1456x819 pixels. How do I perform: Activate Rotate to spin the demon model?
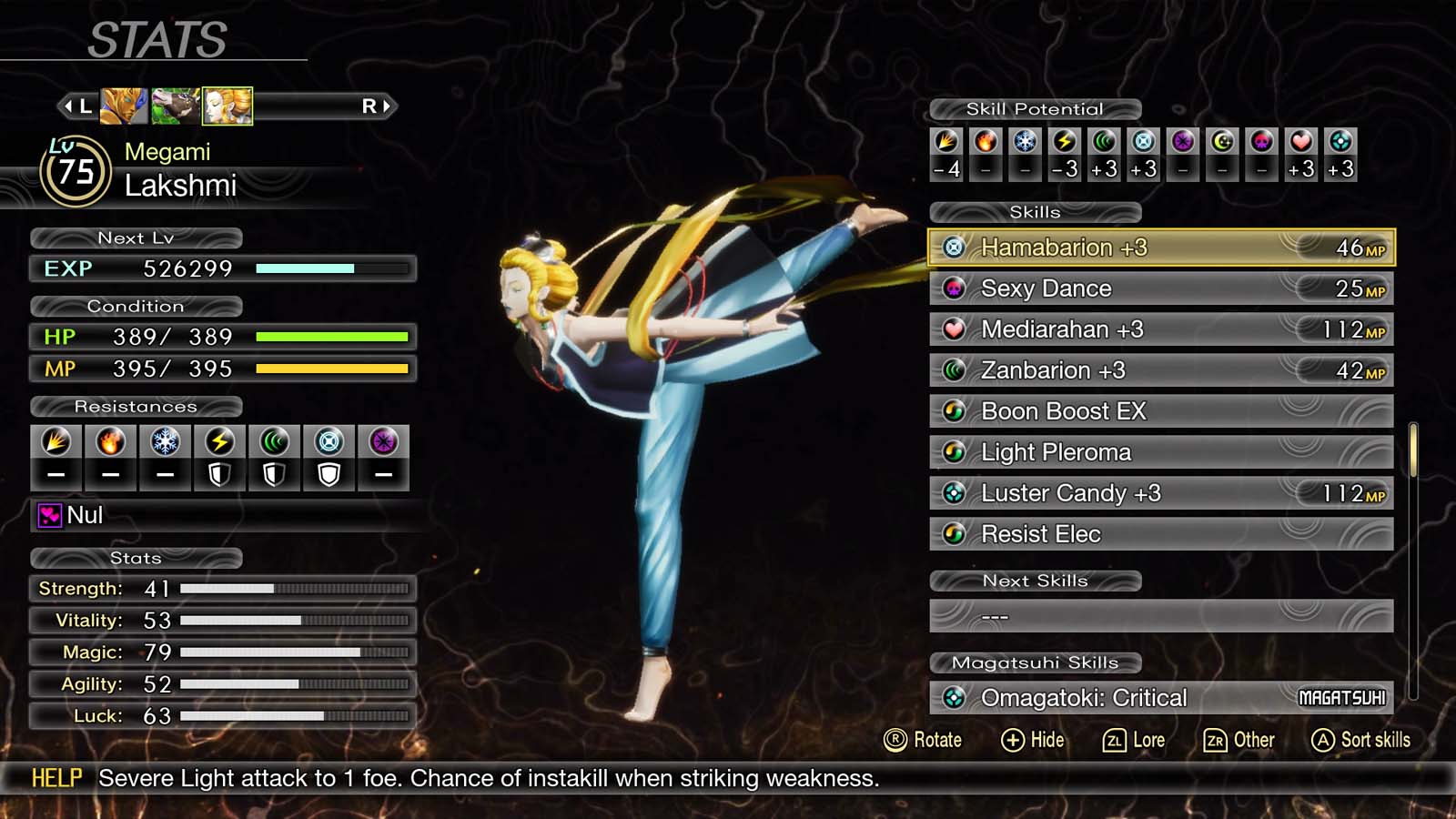point(924,740)
